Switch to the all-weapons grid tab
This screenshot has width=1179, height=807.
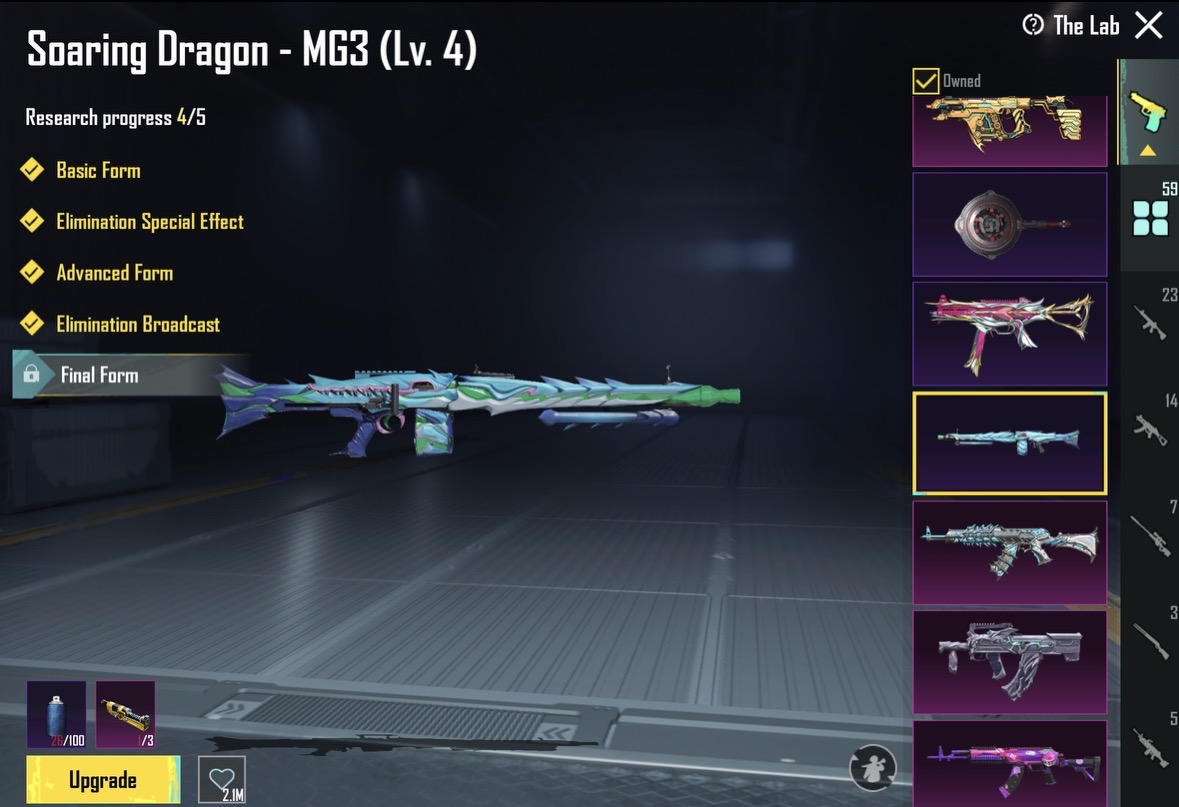[x=1150, y=217]
